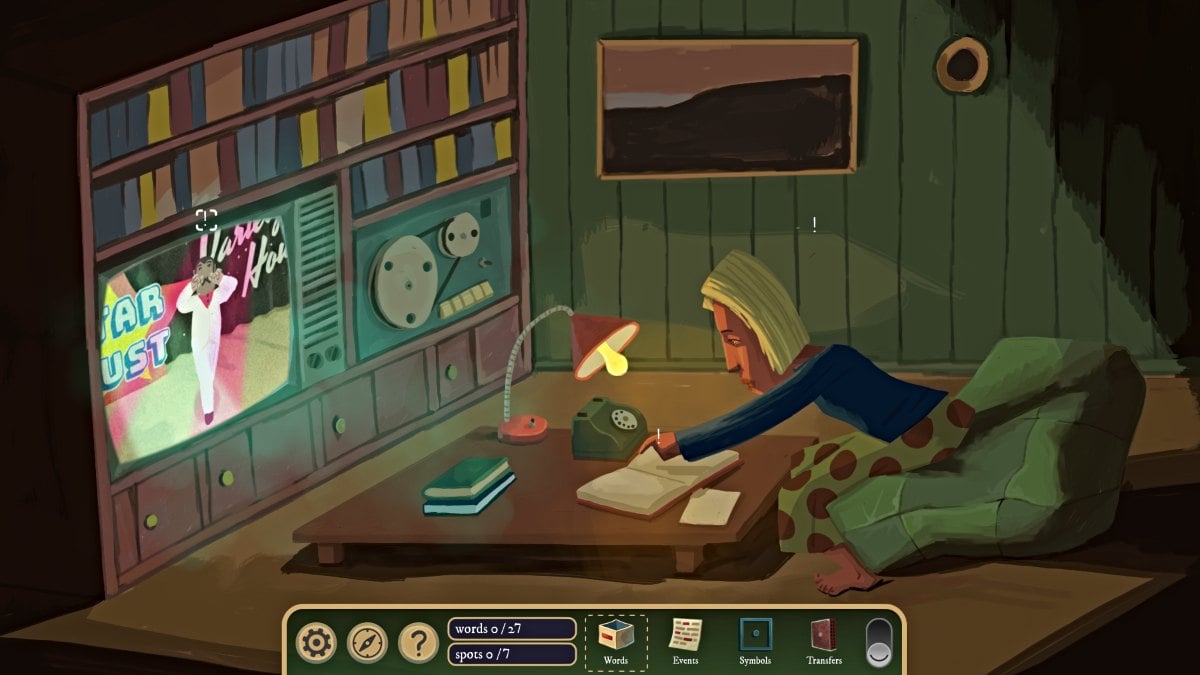Click the compass navigation button
The width and height of the screenshot is (1200, 675).
(367, 642)
